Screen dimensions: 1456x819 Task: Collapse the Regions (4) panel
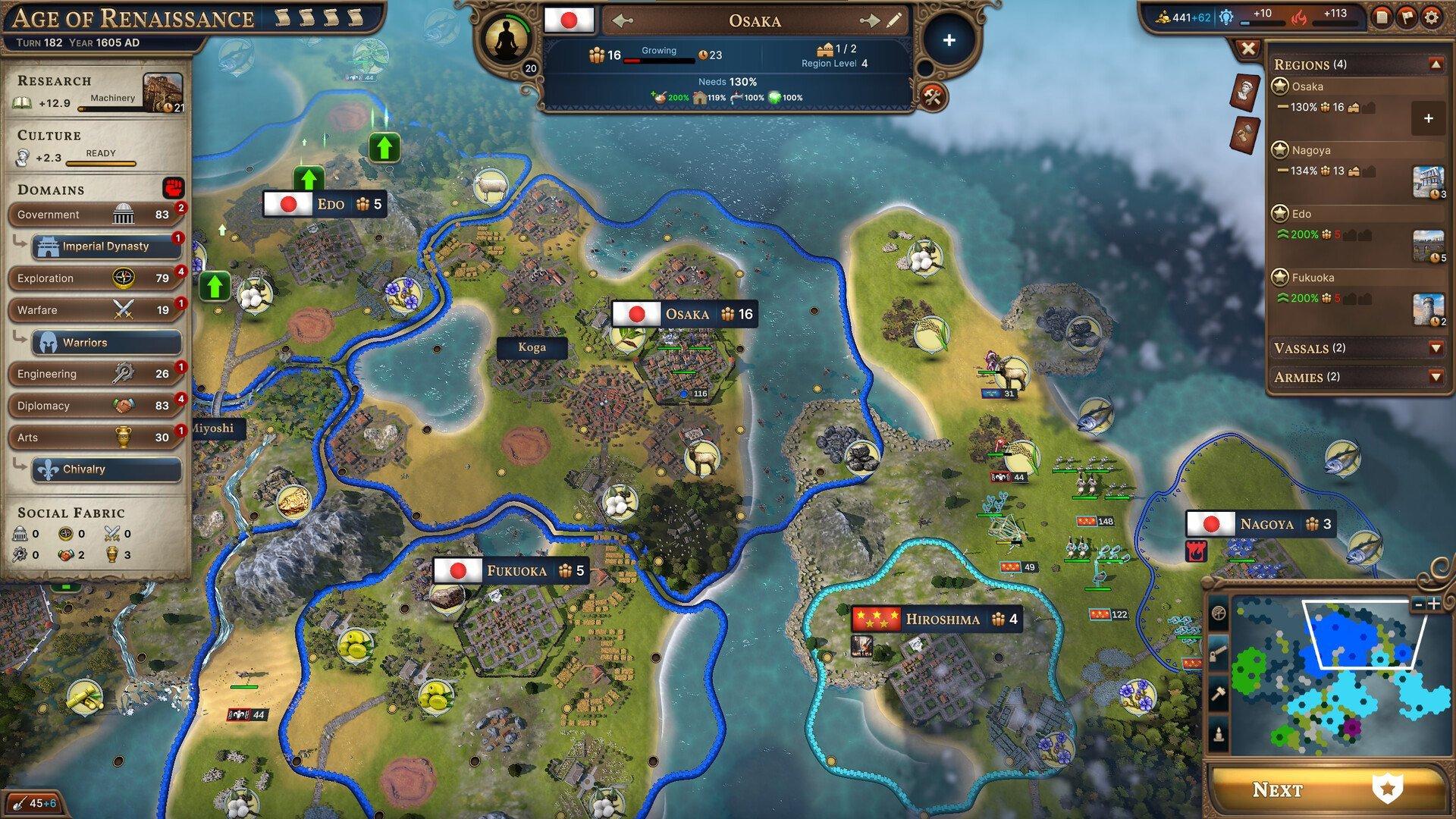tap(1435, 64)
